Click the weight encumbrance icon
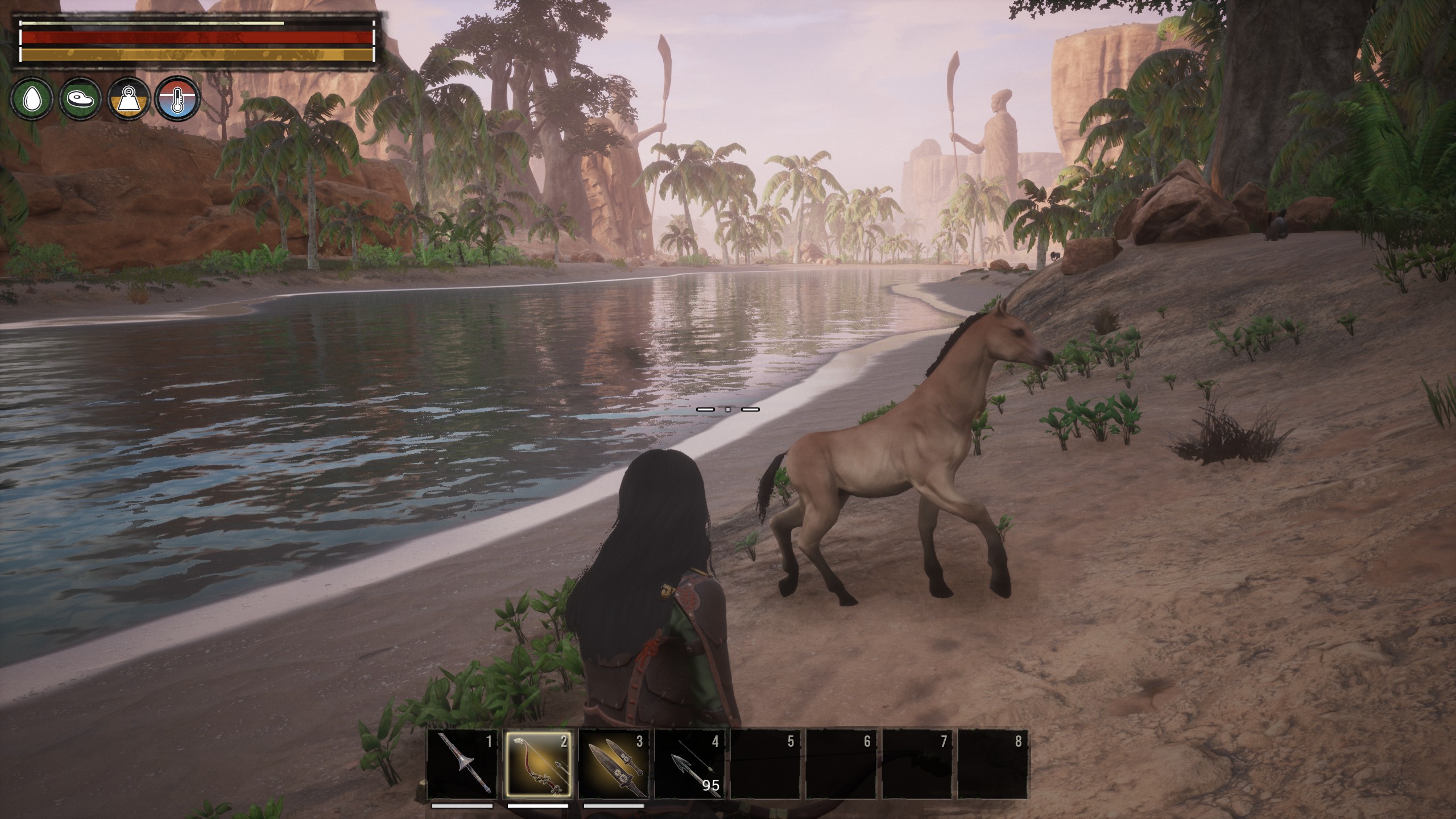1456x819 pixels. pos(130,100)
